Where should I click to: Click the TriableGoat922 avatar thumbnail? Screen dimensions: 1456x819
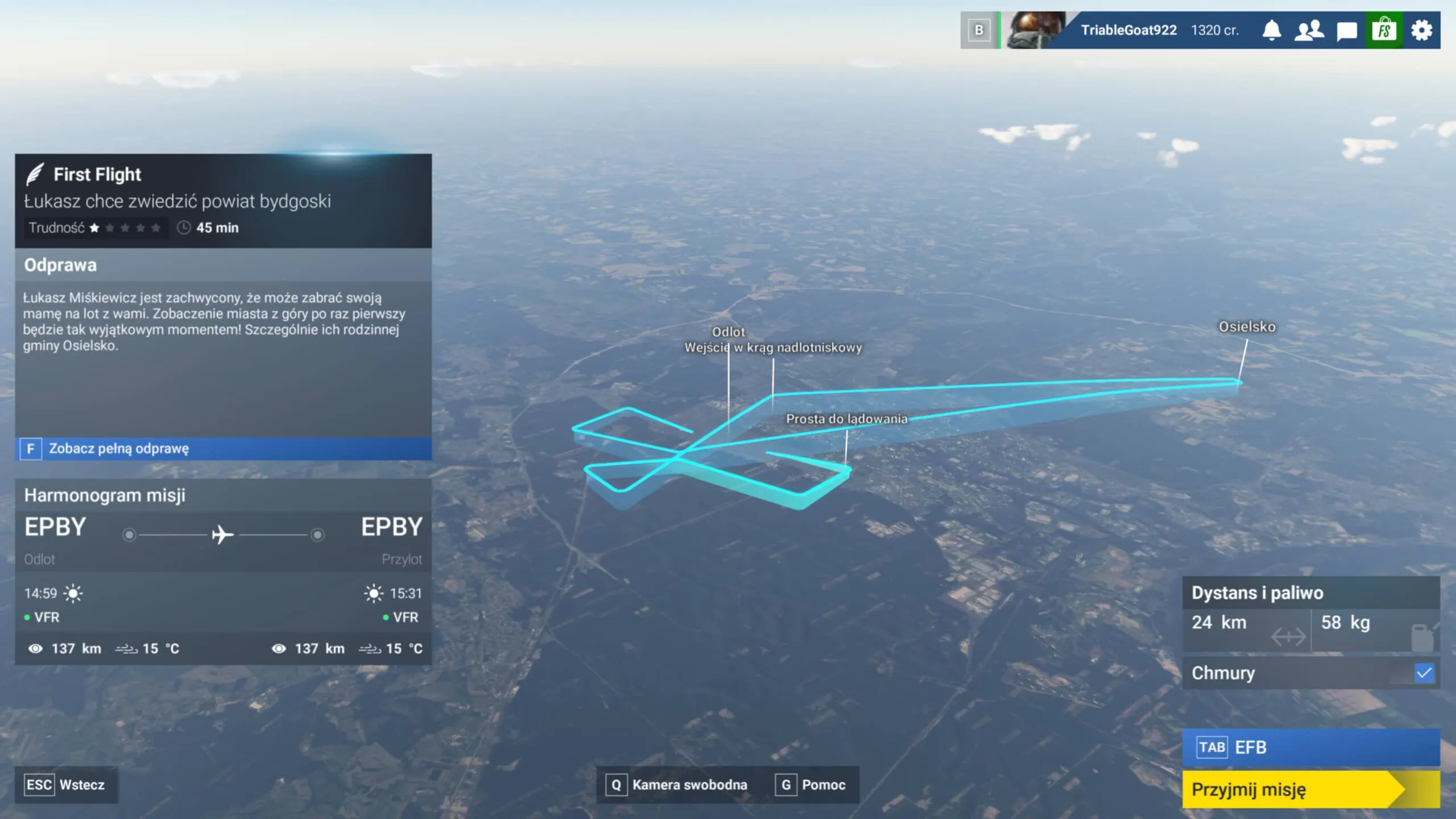(x=1032, y=30)
